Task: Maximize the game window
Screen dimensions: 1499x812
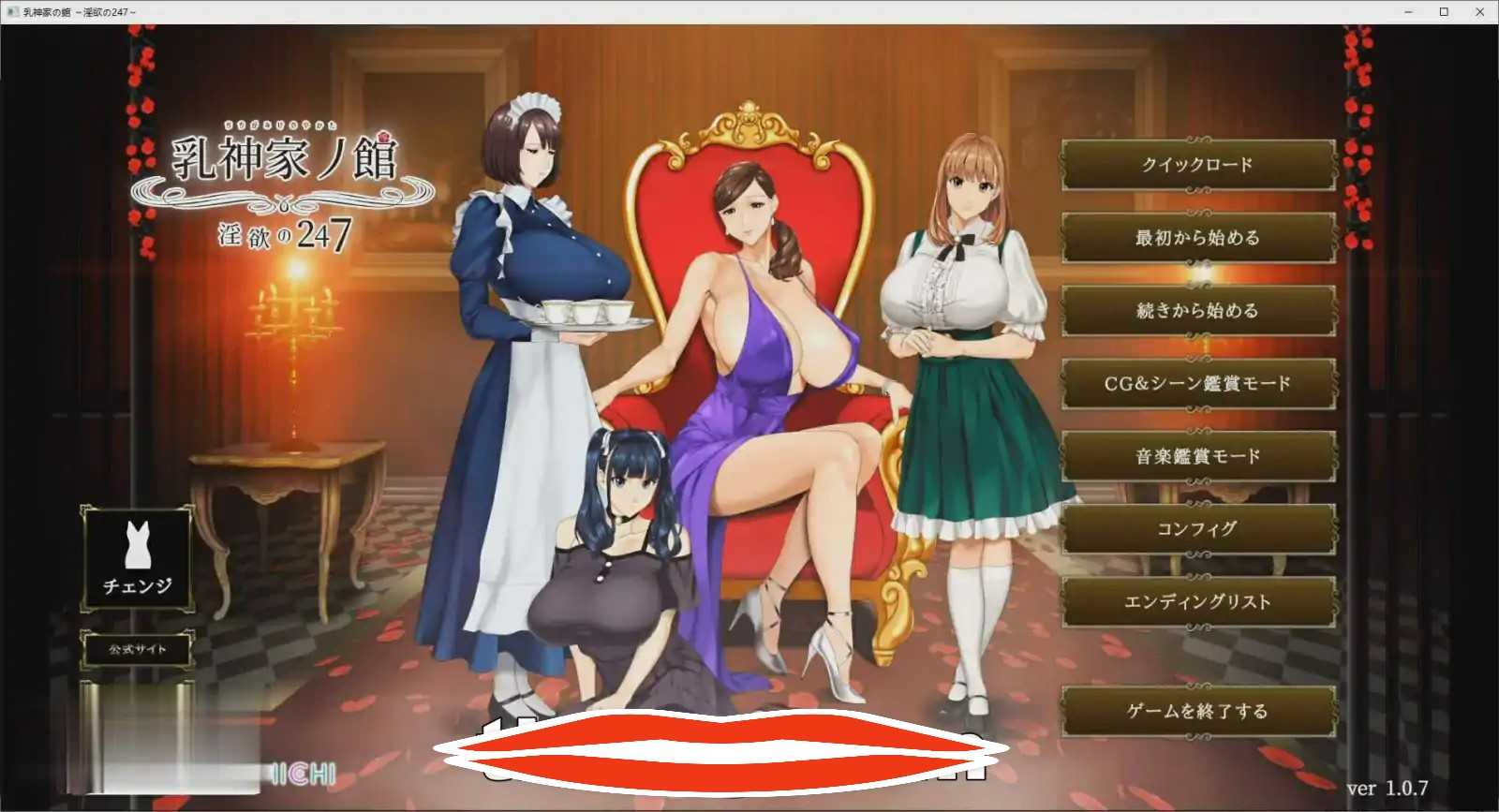Action: point(1443,13)
